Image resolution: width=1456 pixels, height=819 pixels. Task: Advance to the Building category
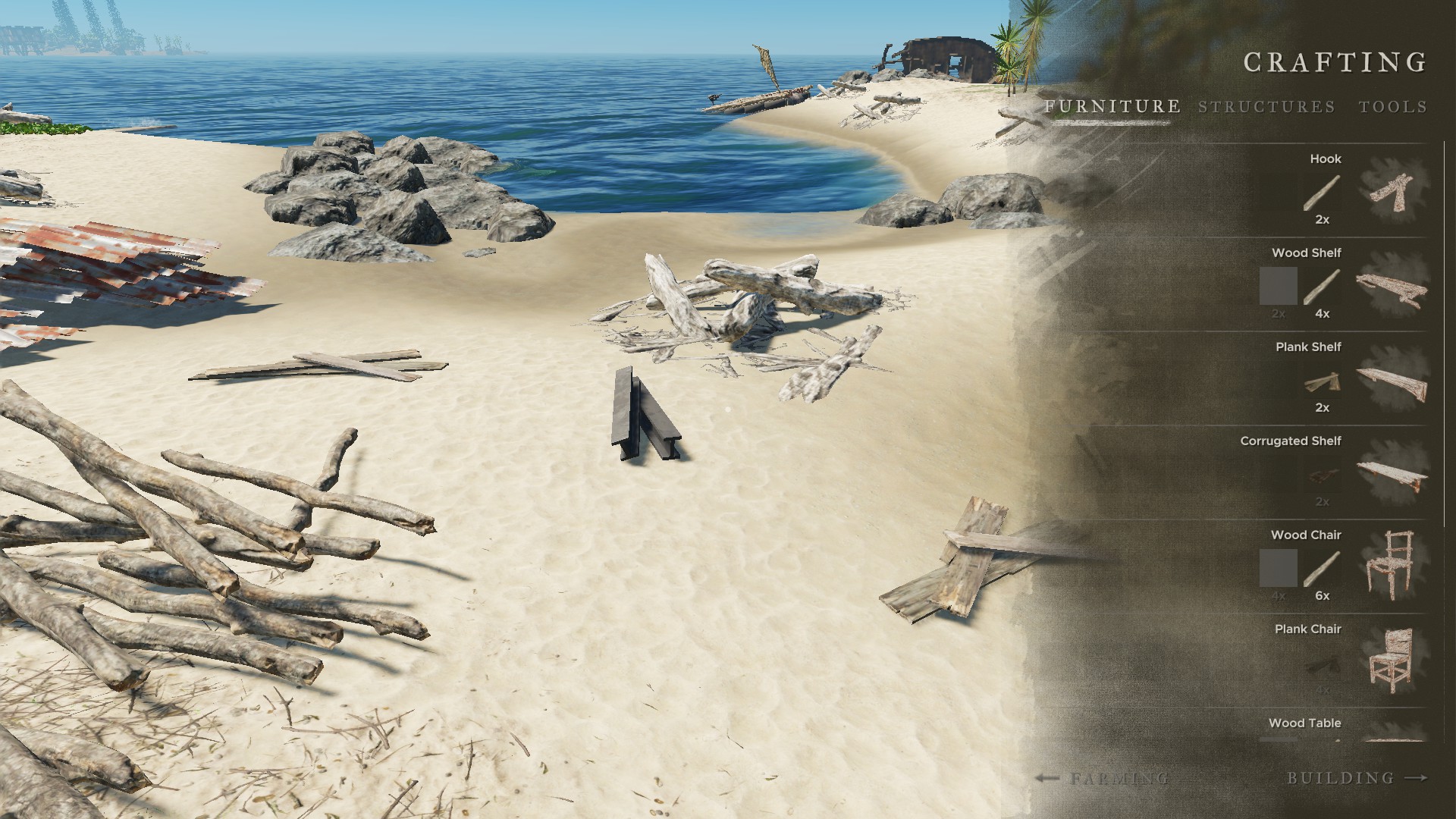click(1357, 778)
